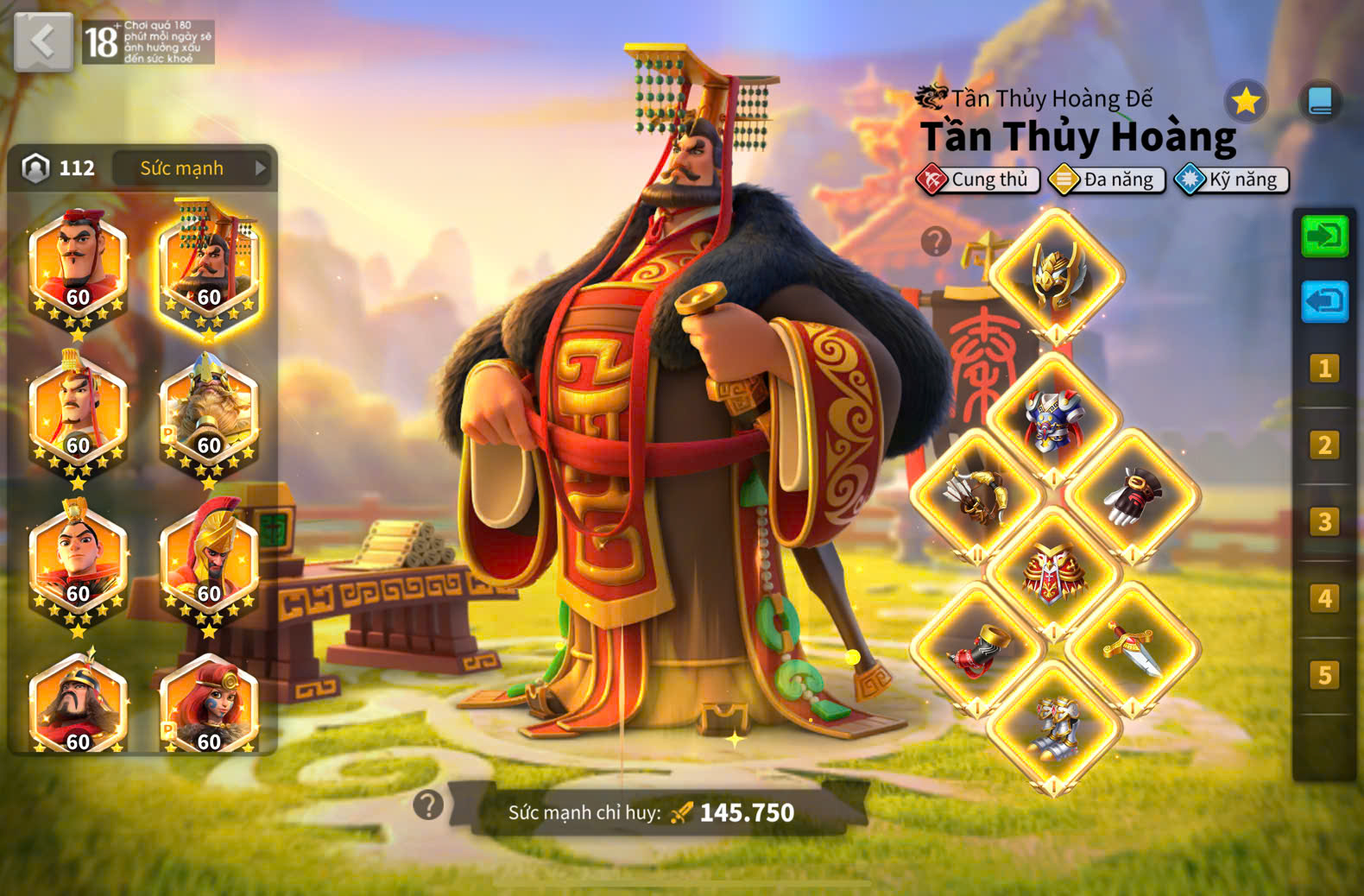Open the blue book icon
Screen dimensions: 1364x896
pos(1320,102)
